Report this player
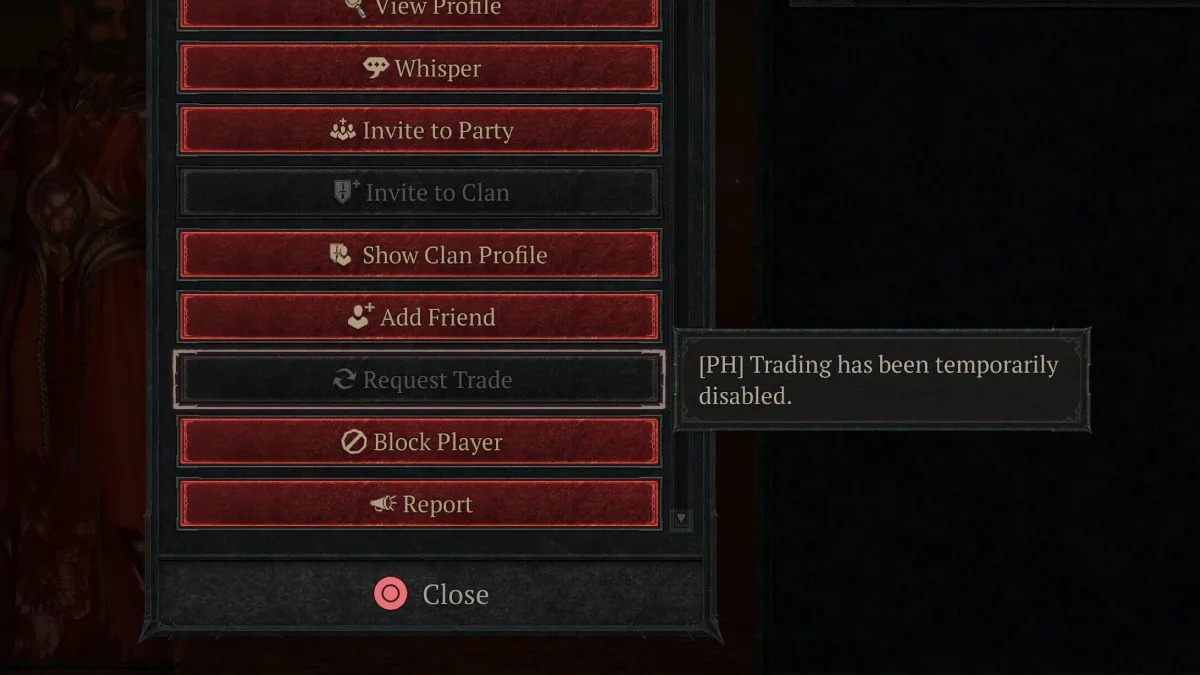Screen dimensions: 1200x675 419,504
